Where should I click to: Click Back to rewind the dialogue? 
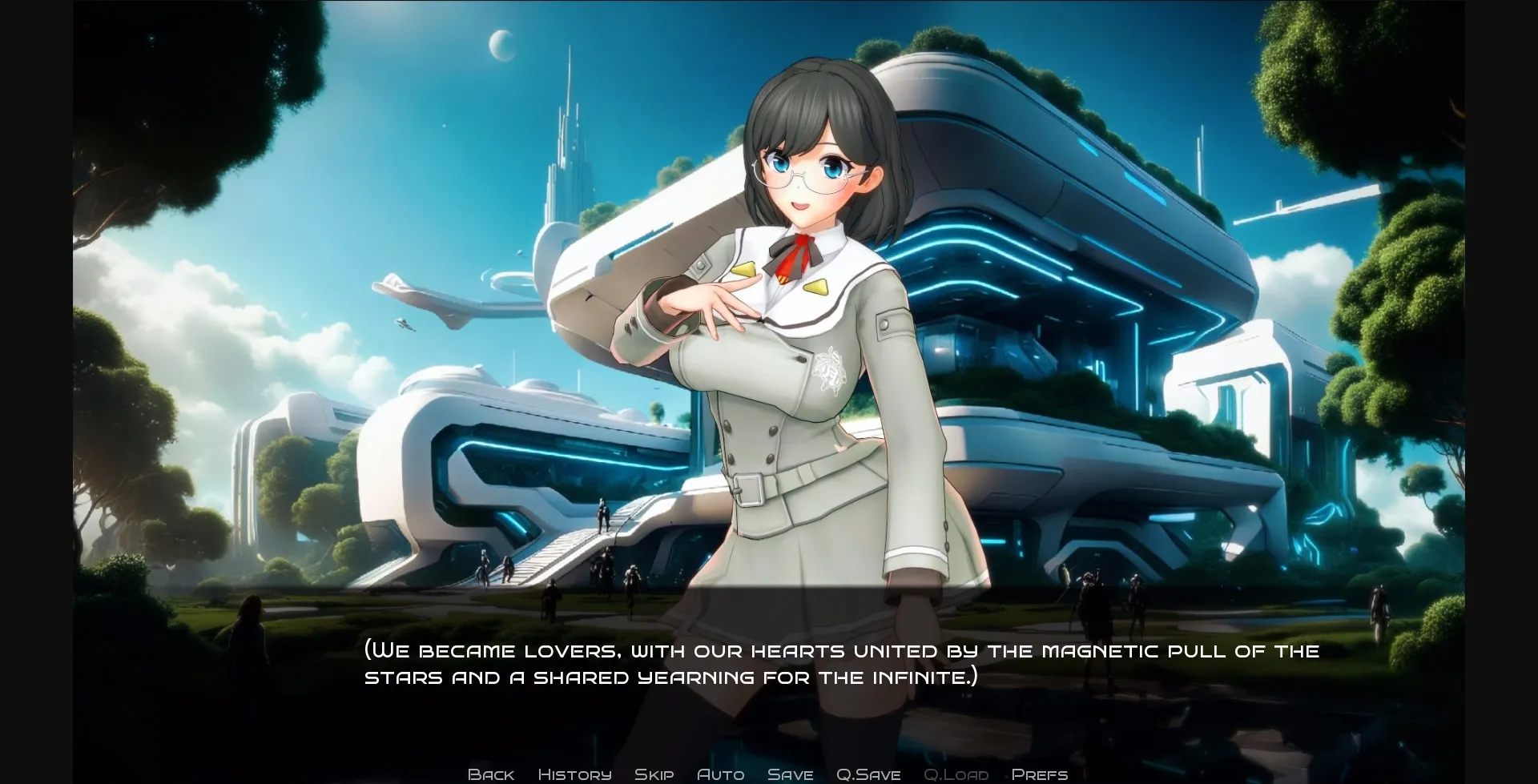[491, 774]
